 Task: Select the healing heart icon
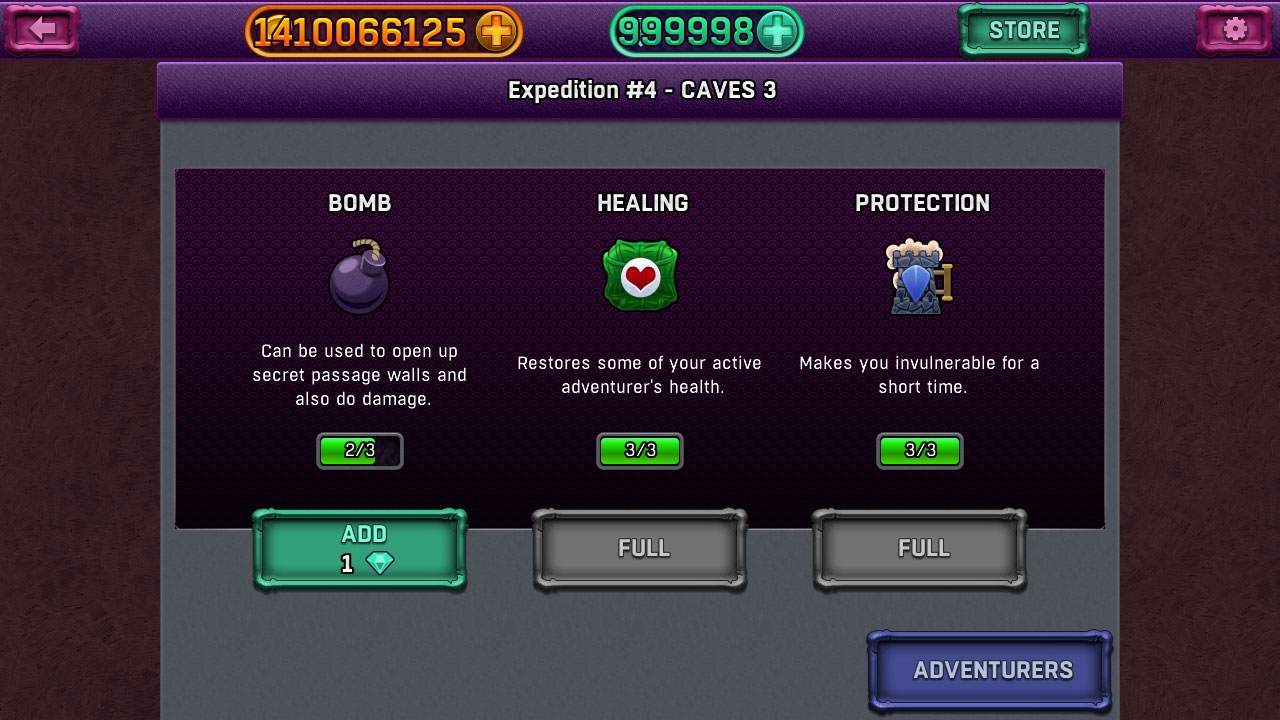[x=640, y=276]
